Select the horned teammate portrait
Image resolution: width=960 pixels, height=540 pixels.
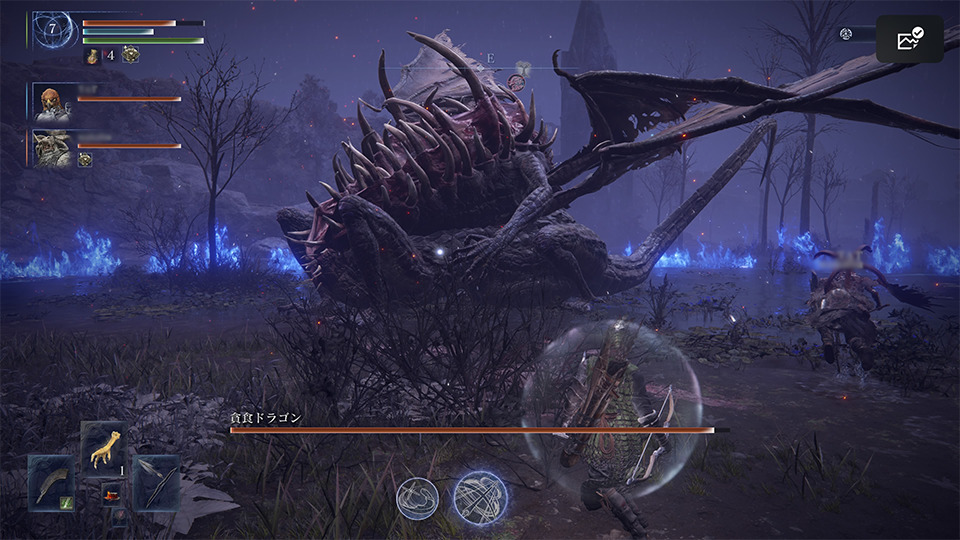coord(53,147)
